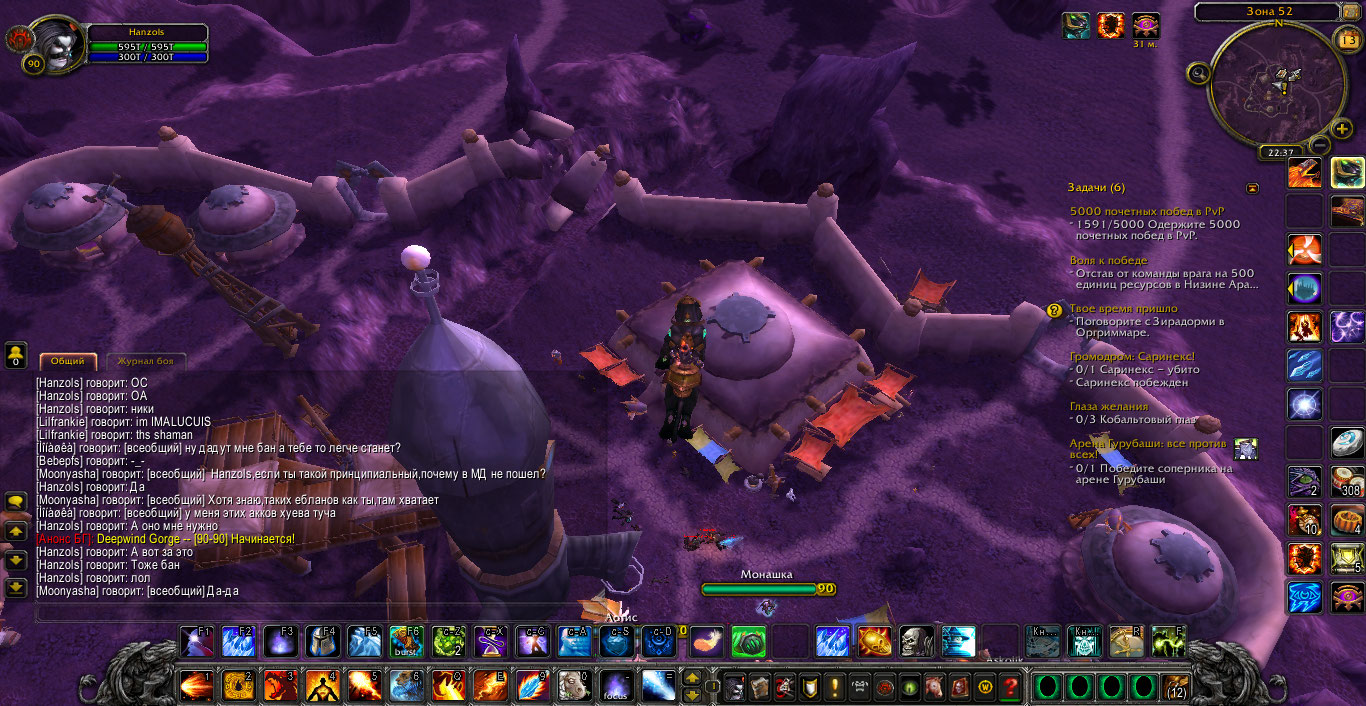The width and height of the screenshot is (1366, 706).
Task: Switch to the Общий chat tab
Action: click(x=68, y=361)
